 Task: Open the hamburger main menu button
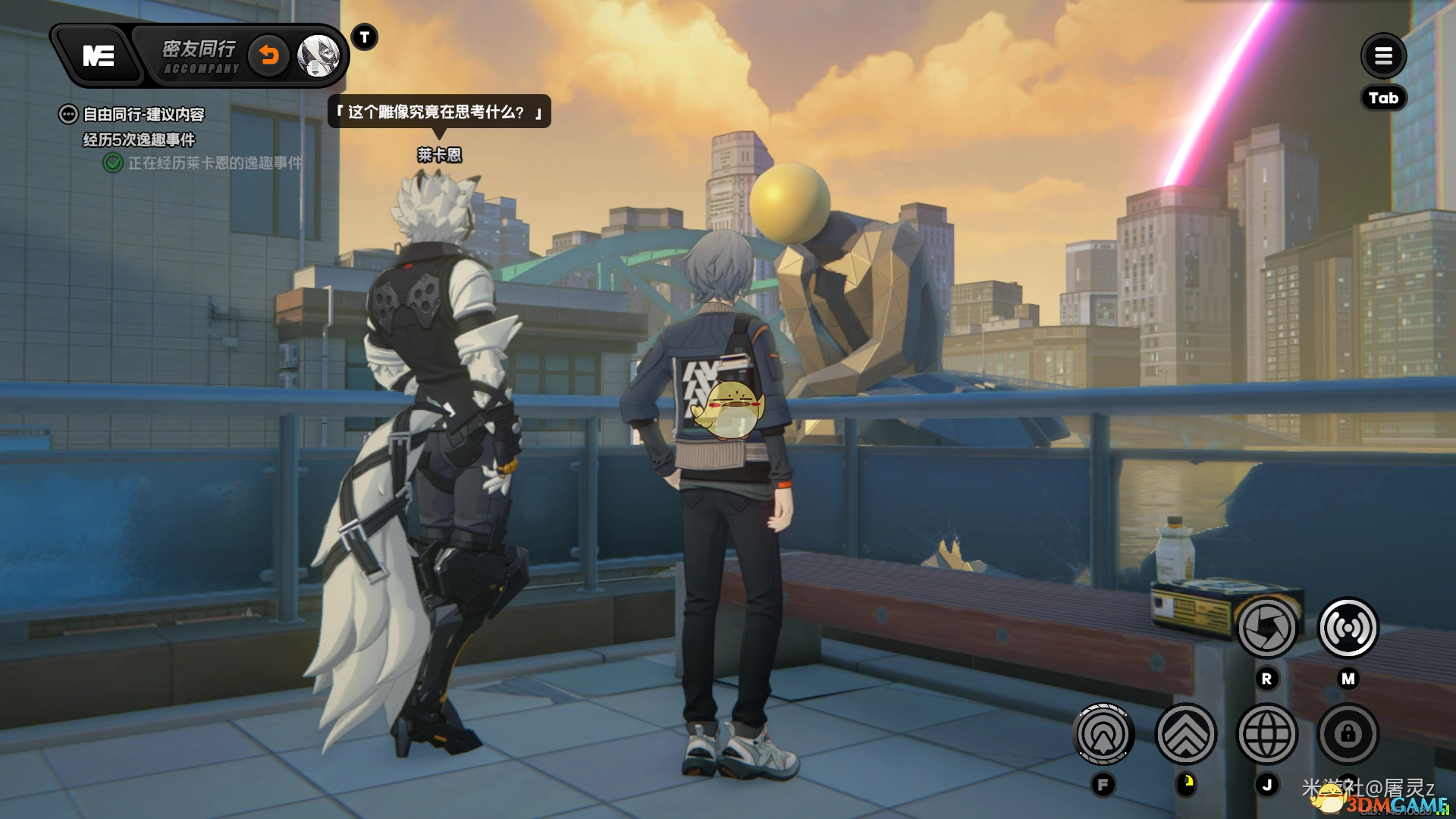[x=1383, y=55]
